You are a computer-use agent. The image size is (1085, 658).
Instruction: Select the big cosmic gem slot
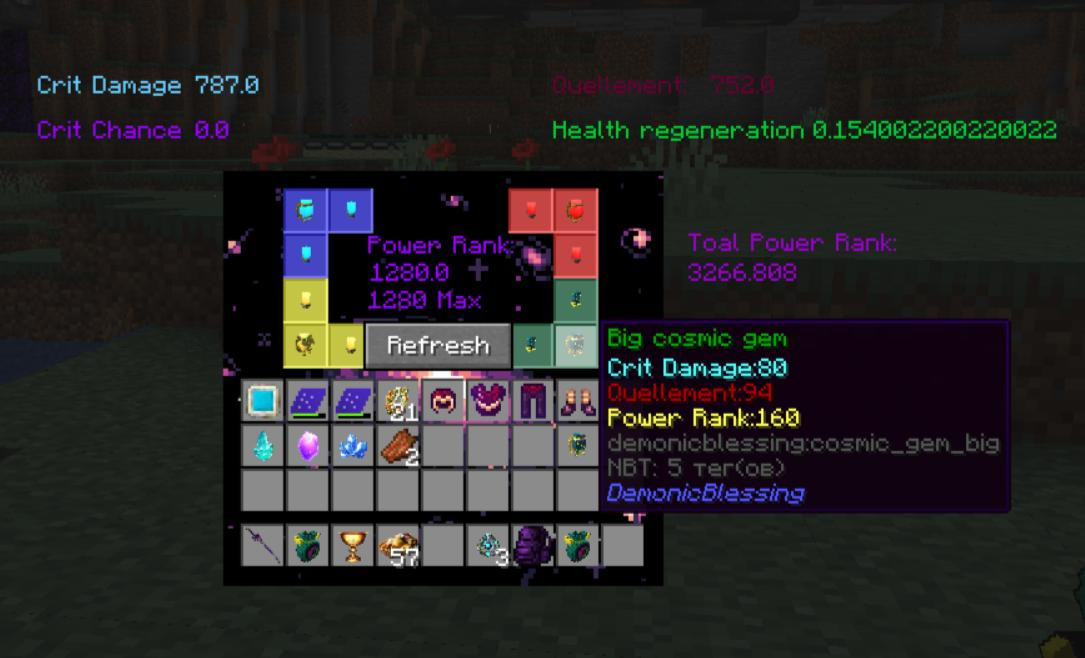pyautogui.click(x=575, y=345)
